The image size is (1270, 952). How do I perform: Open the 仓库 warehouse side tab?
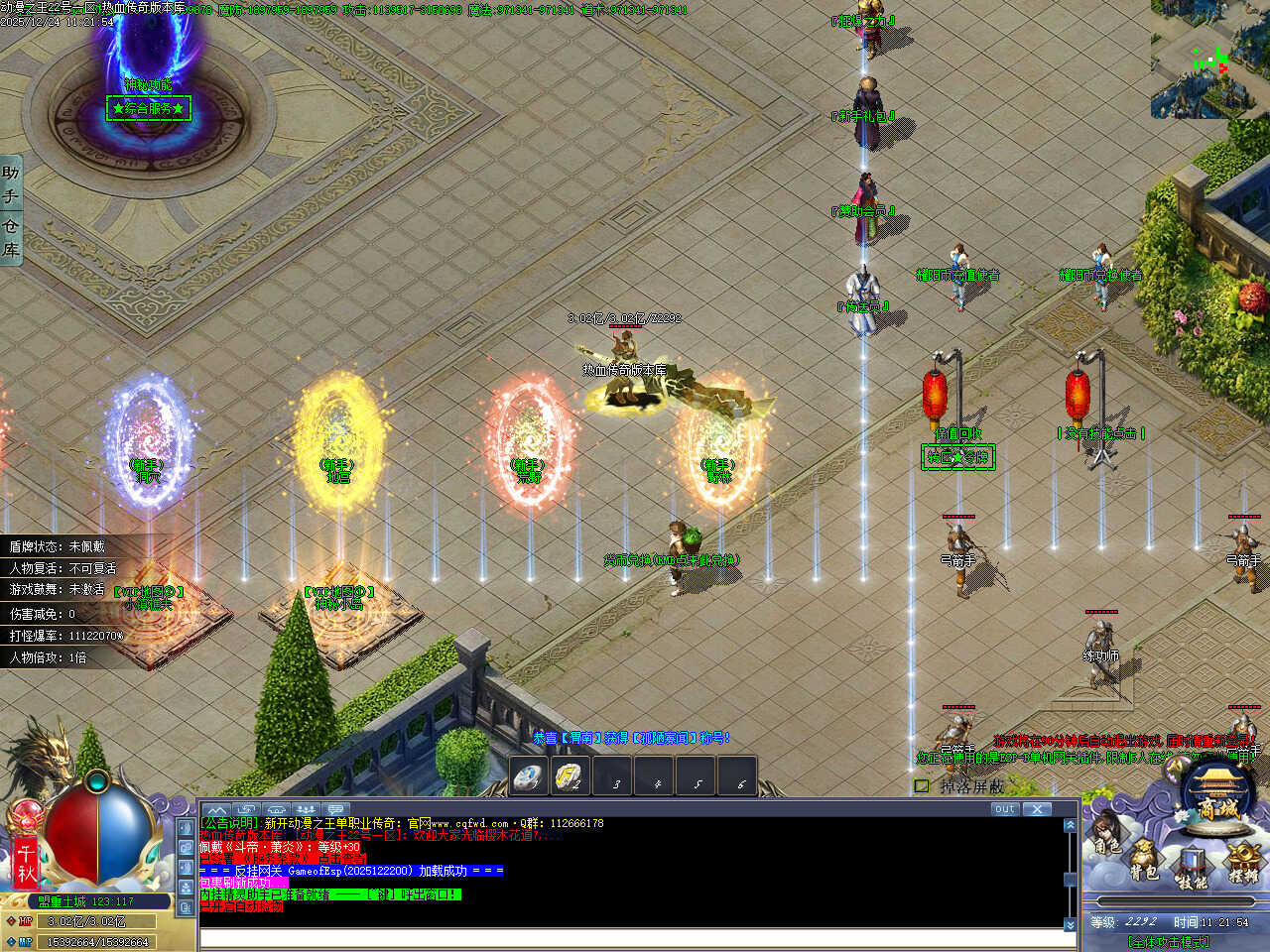pos(11,238)
